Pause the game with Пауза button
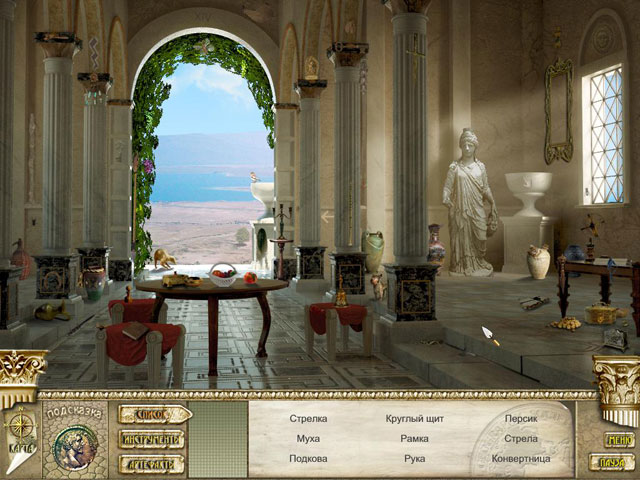 608,461
